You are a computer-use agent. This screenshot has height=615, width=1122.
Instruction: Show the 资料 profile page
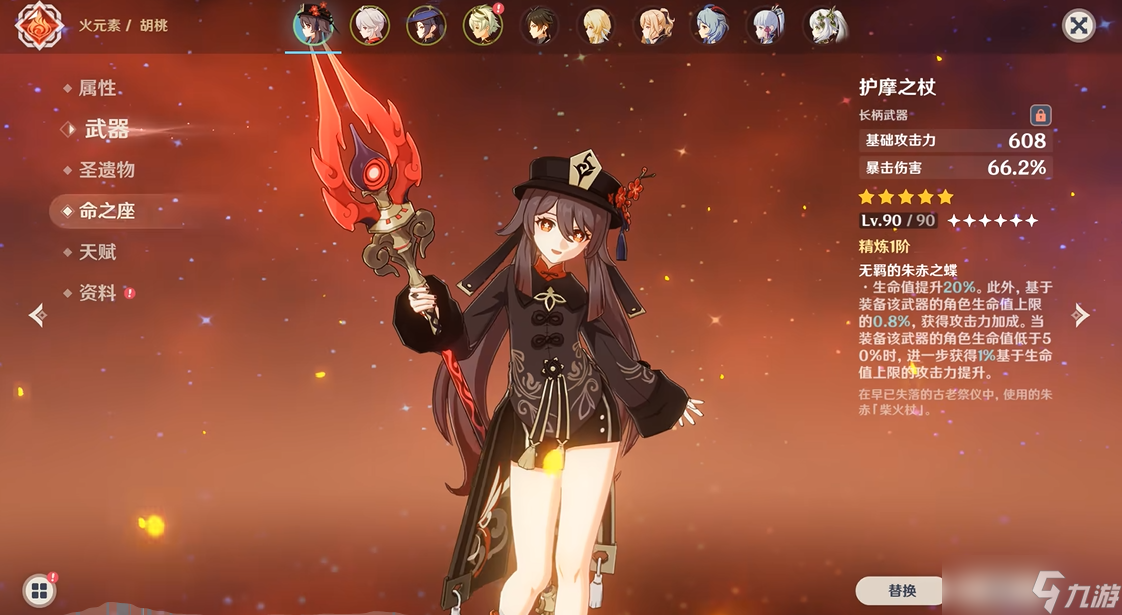coord(97,293)
